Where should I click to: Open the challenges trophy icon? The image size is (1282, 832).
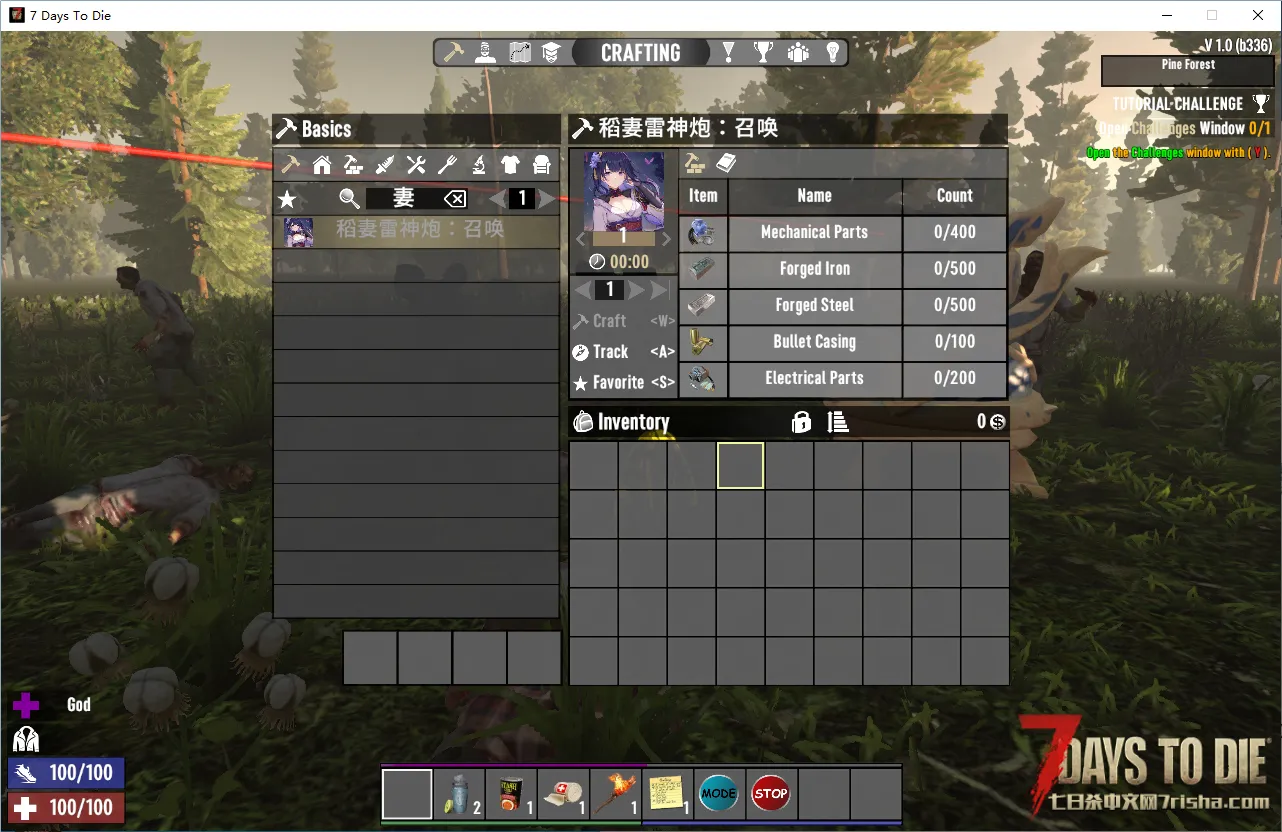point(764,53)
